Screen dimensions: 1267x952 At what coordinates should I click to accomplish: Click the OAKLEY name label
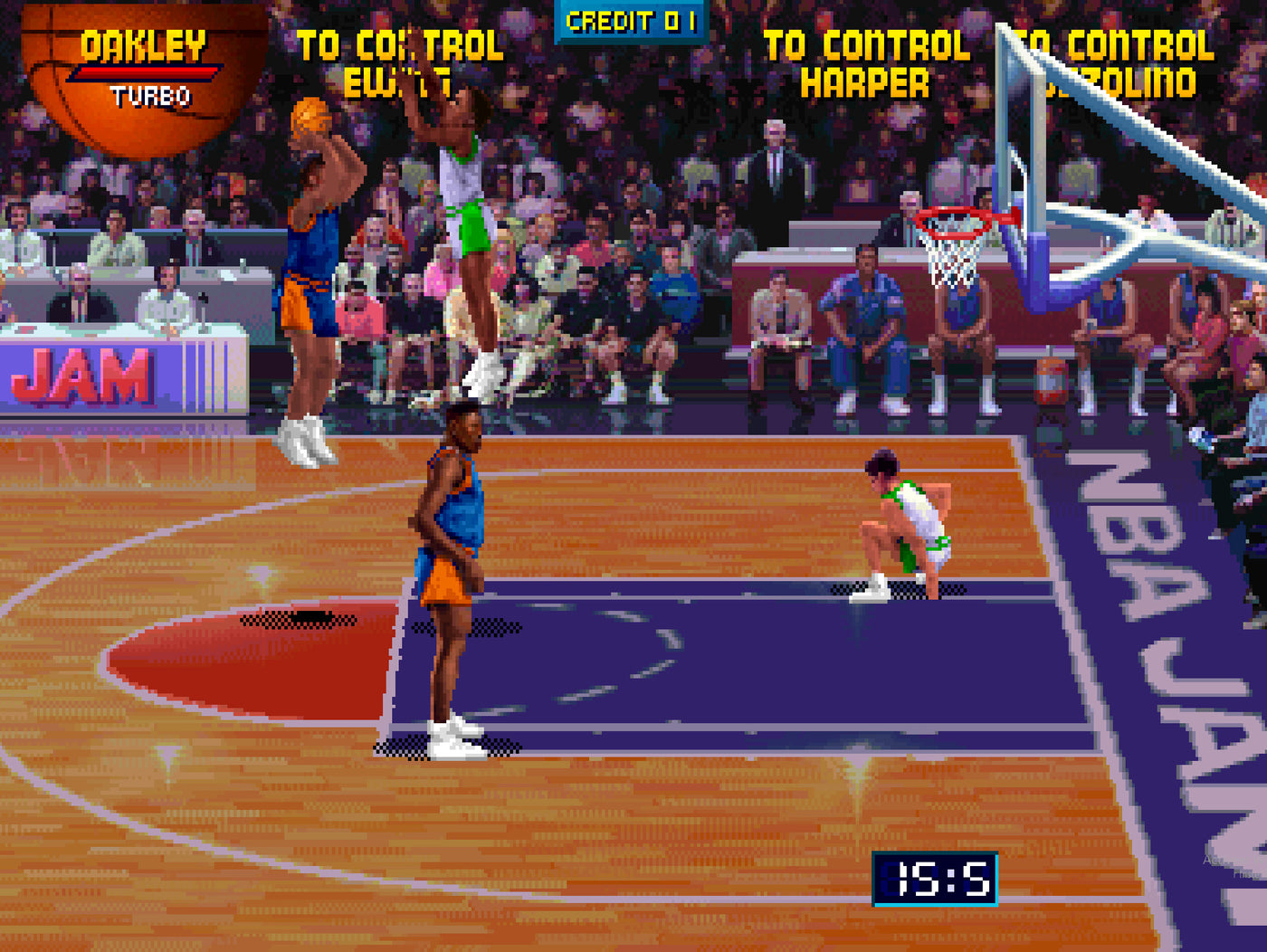(x=145, y=43)
